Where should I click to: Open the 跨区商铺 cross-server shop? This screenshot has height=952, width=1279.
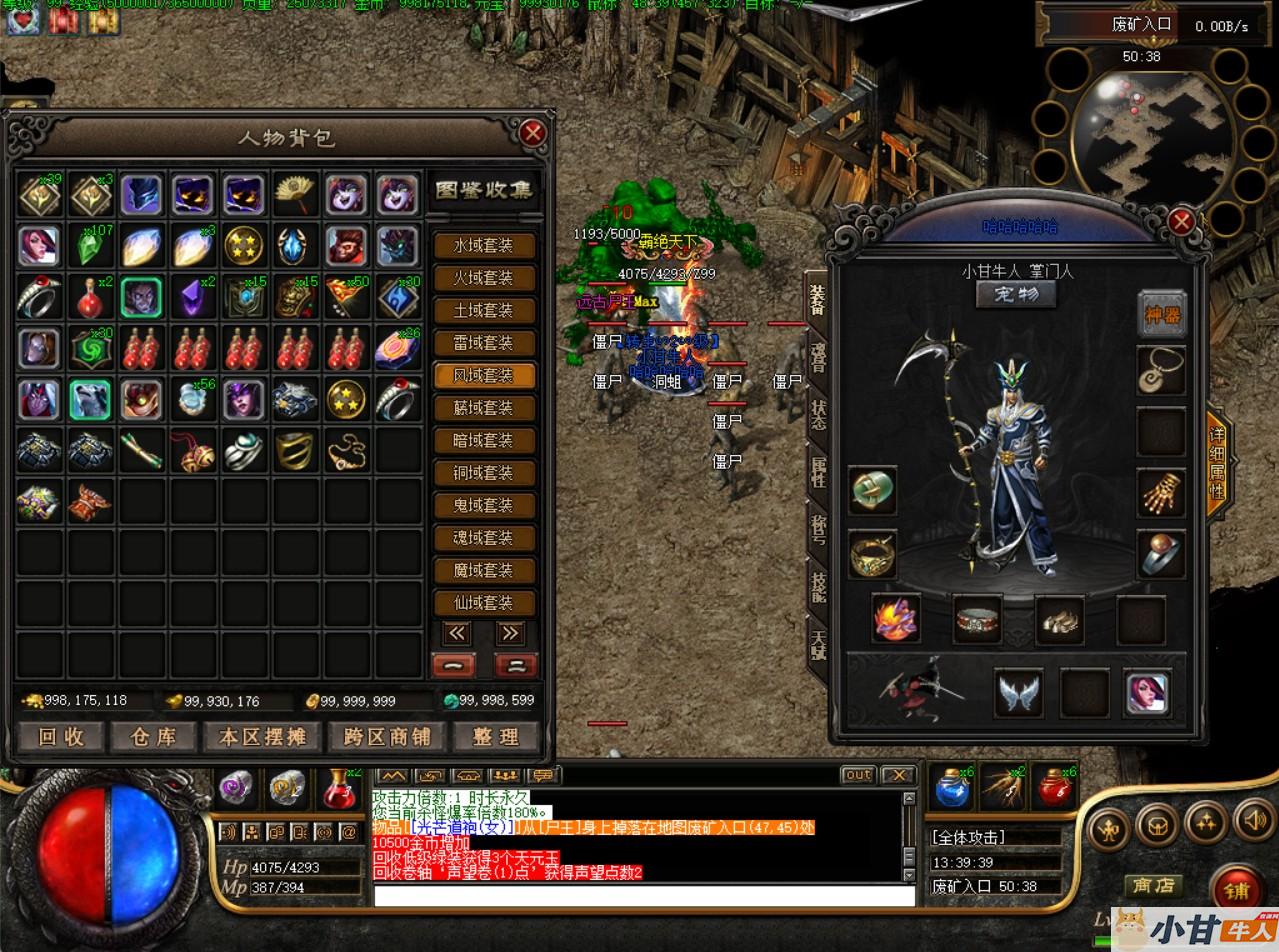pos(386,737)
